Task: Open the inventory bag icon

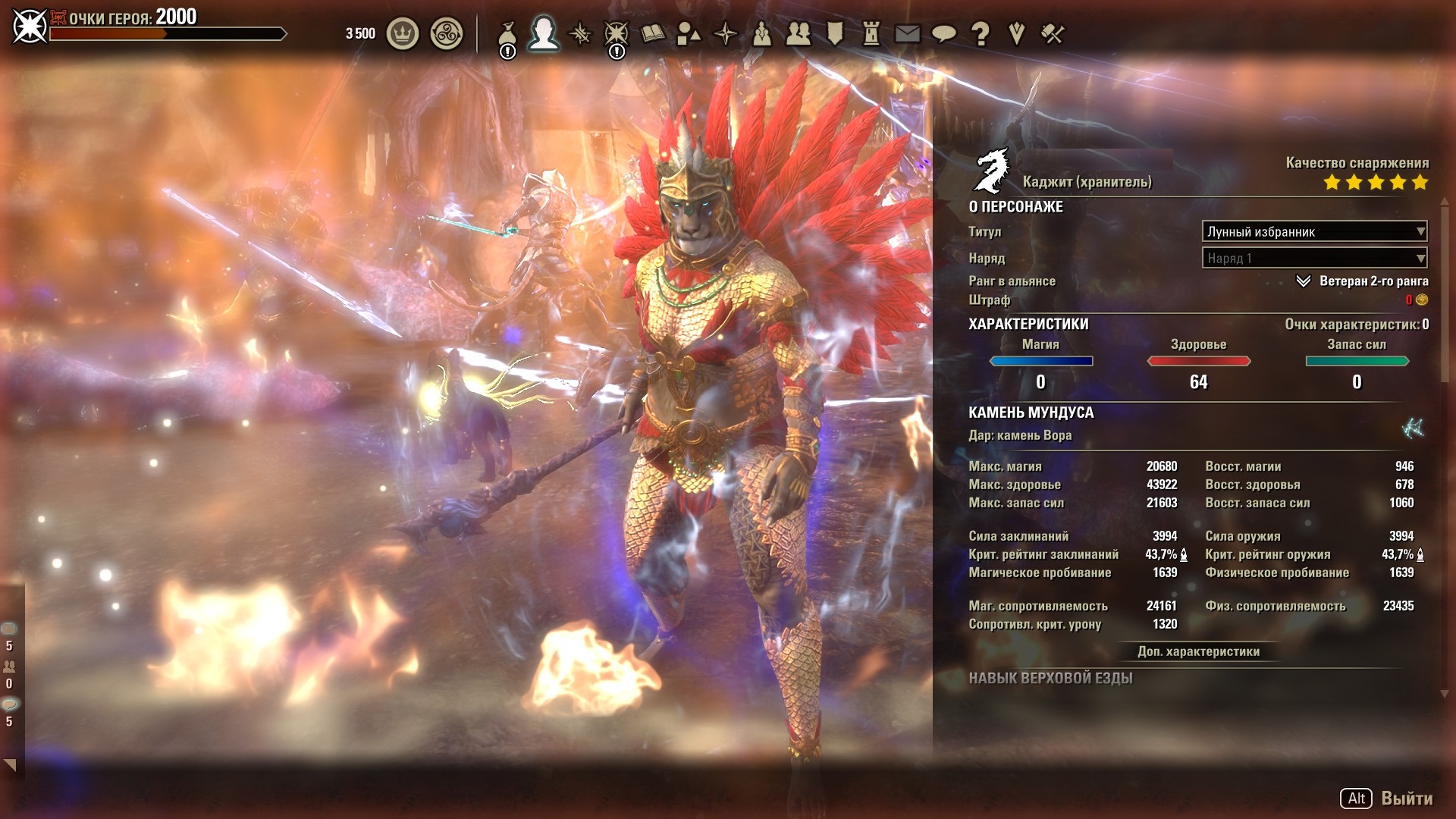Action: [x=507, y=34]
